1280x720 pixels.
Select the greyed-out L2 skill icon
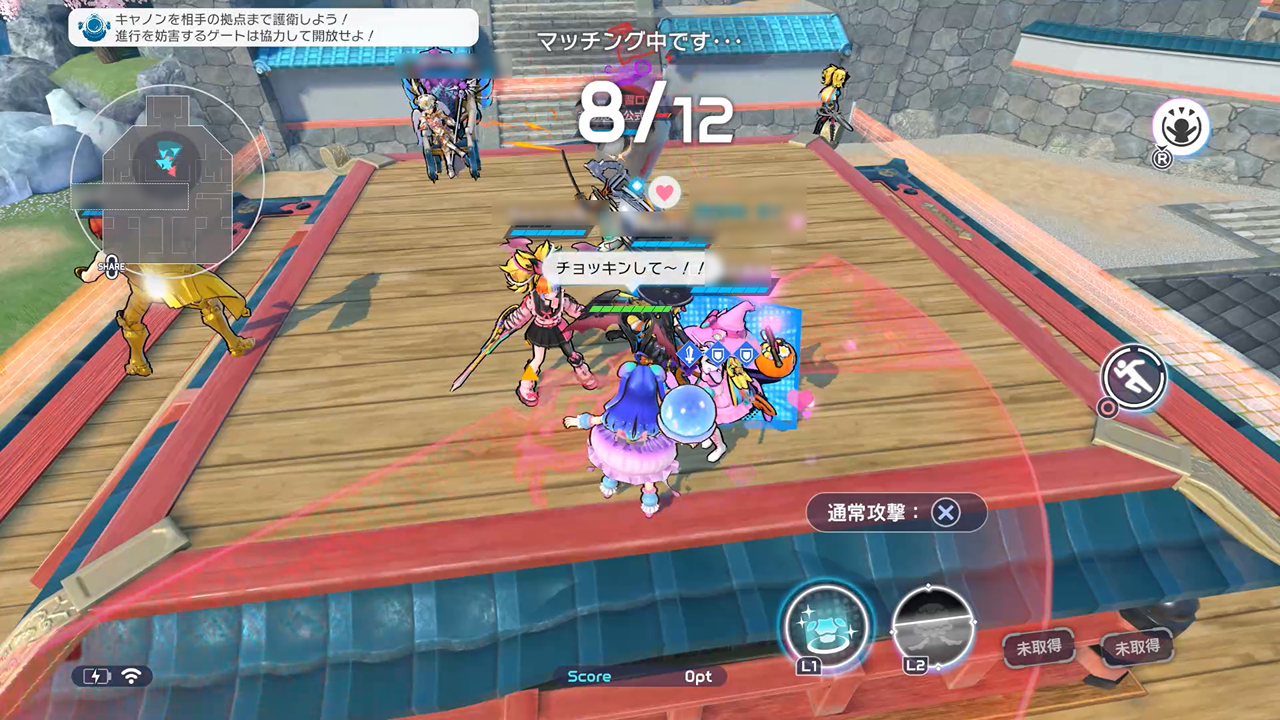point(932,625)
